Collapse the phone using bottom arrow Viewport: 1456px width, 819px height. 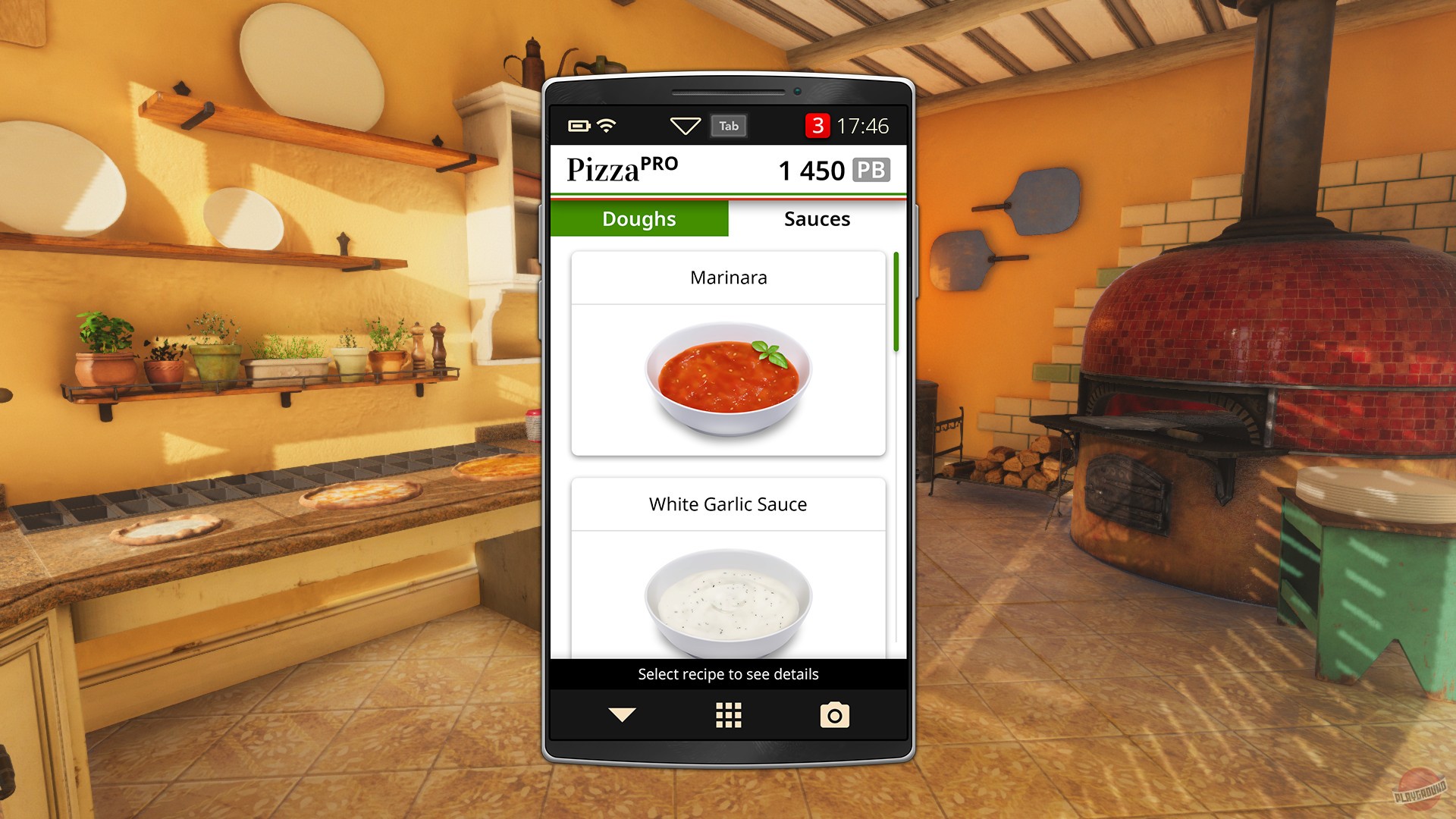(x=621, y=714)
